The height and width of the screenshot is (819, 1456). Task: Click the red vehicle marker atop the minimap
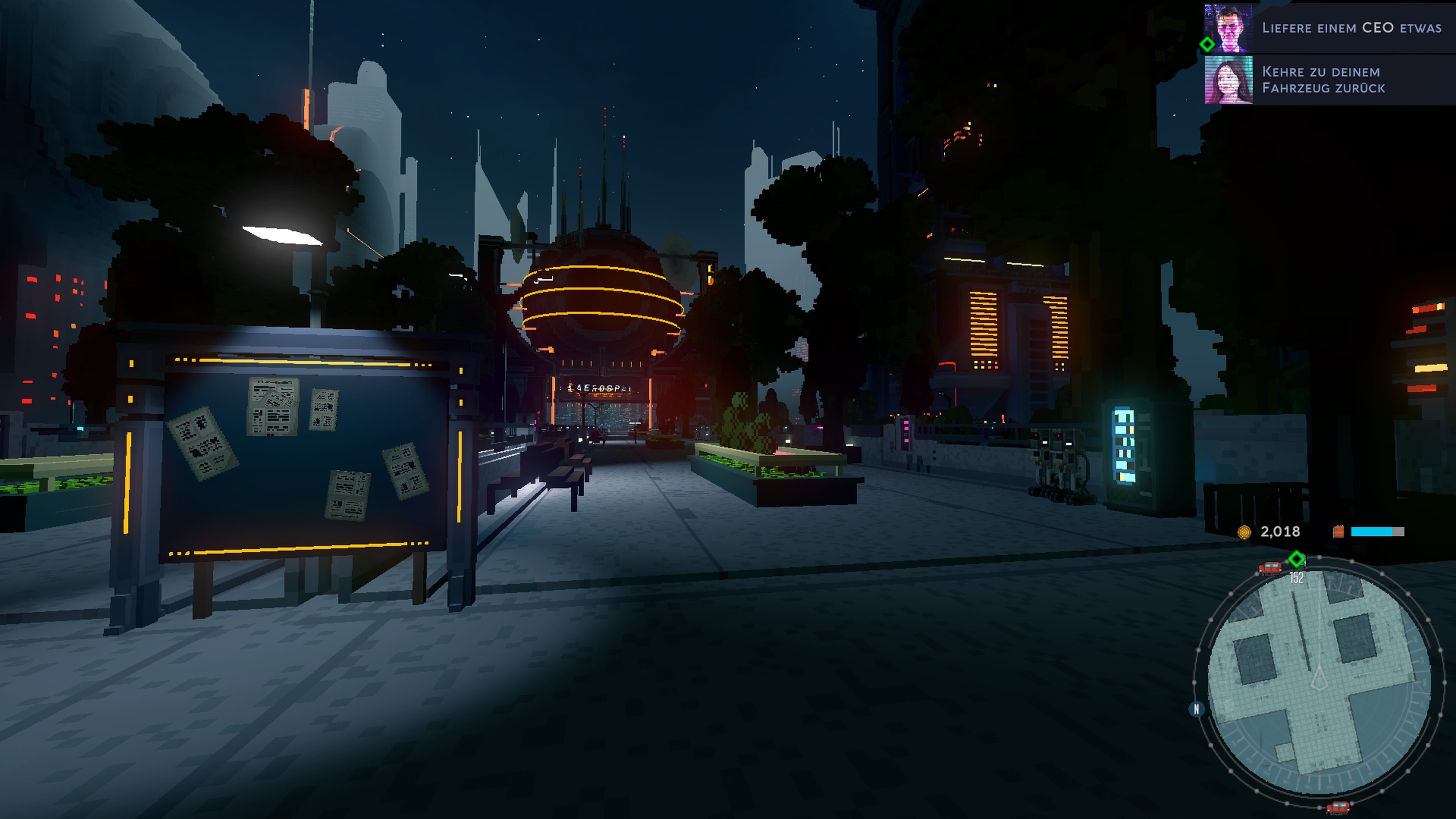(x=1269, y=568)
